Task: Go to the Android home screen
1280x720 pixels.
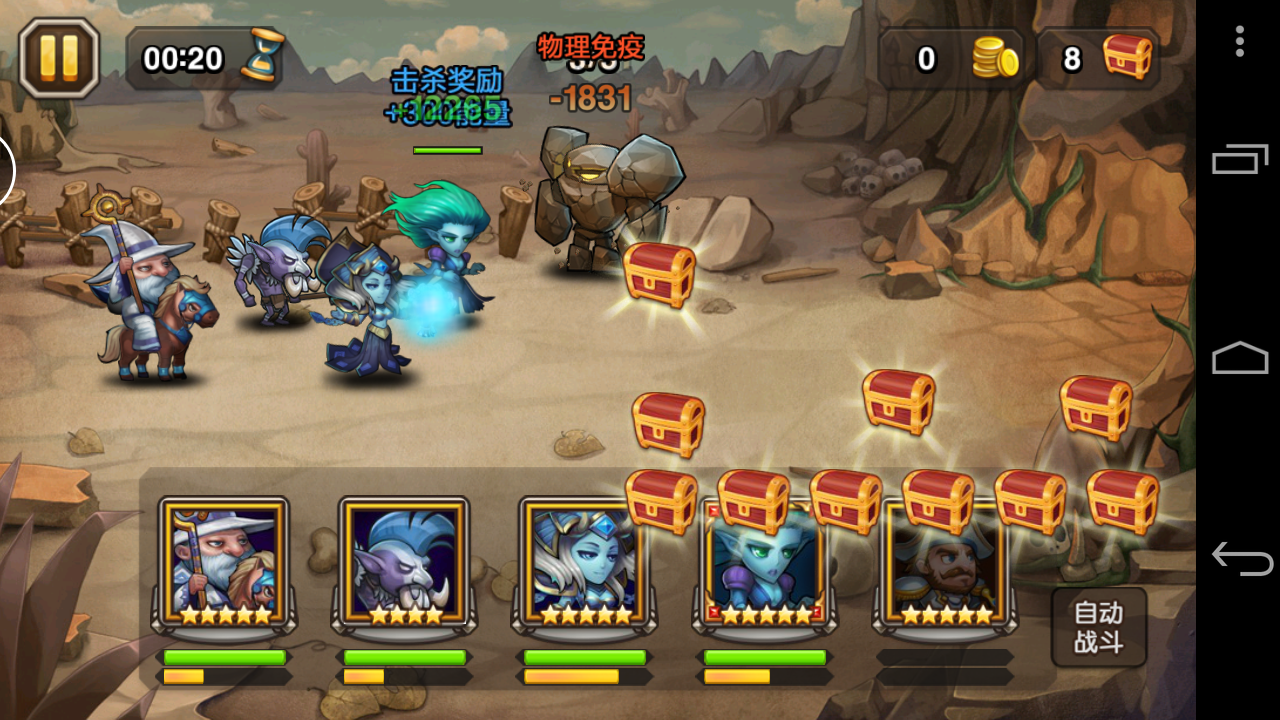Action: (x=1240, y=358)
